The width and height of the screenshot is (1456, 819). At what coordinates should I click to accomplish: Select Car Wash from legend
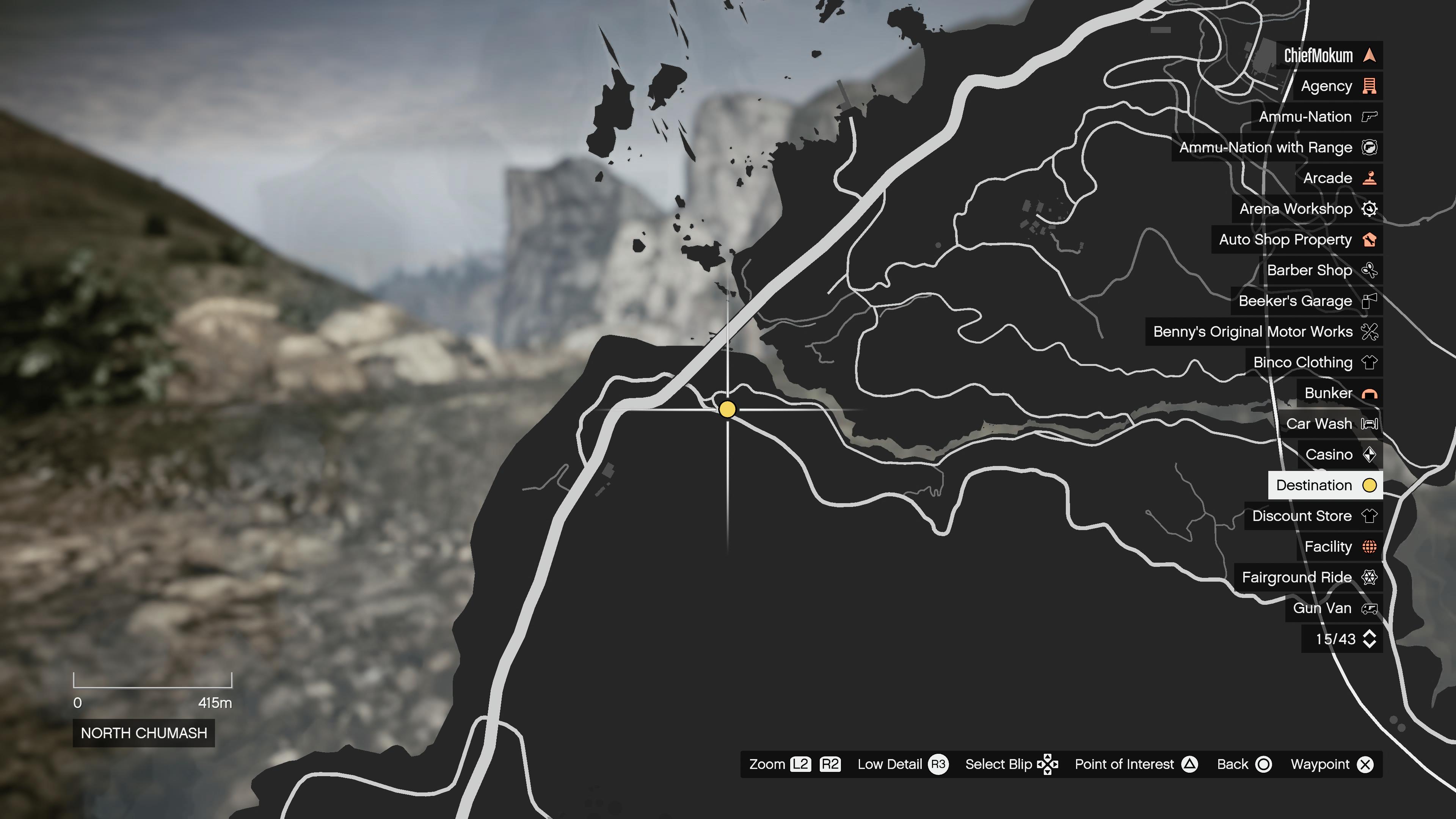1330,424
